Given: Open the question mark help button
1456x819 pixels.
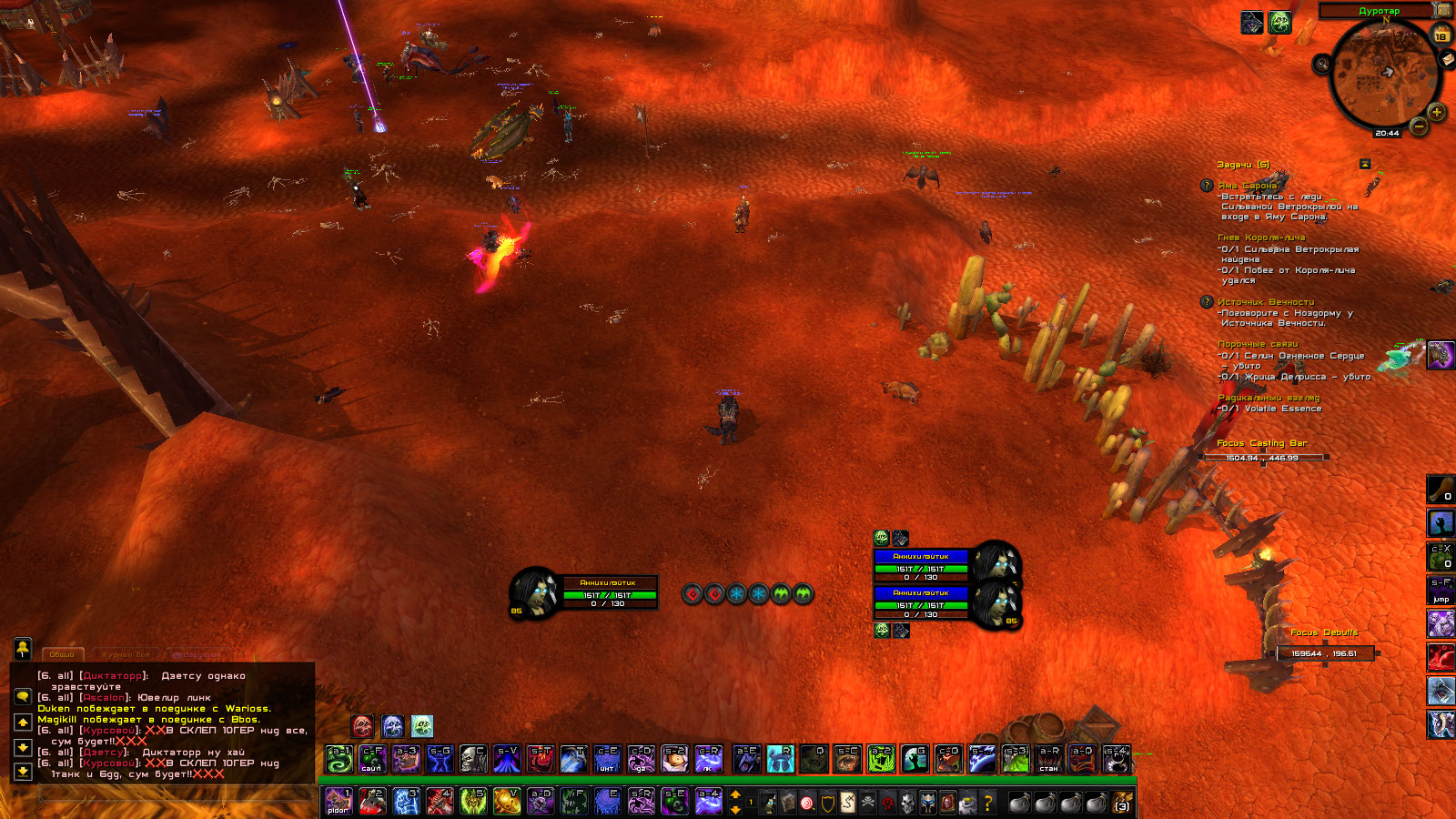Looking at the screenshot, I should 988,803.
